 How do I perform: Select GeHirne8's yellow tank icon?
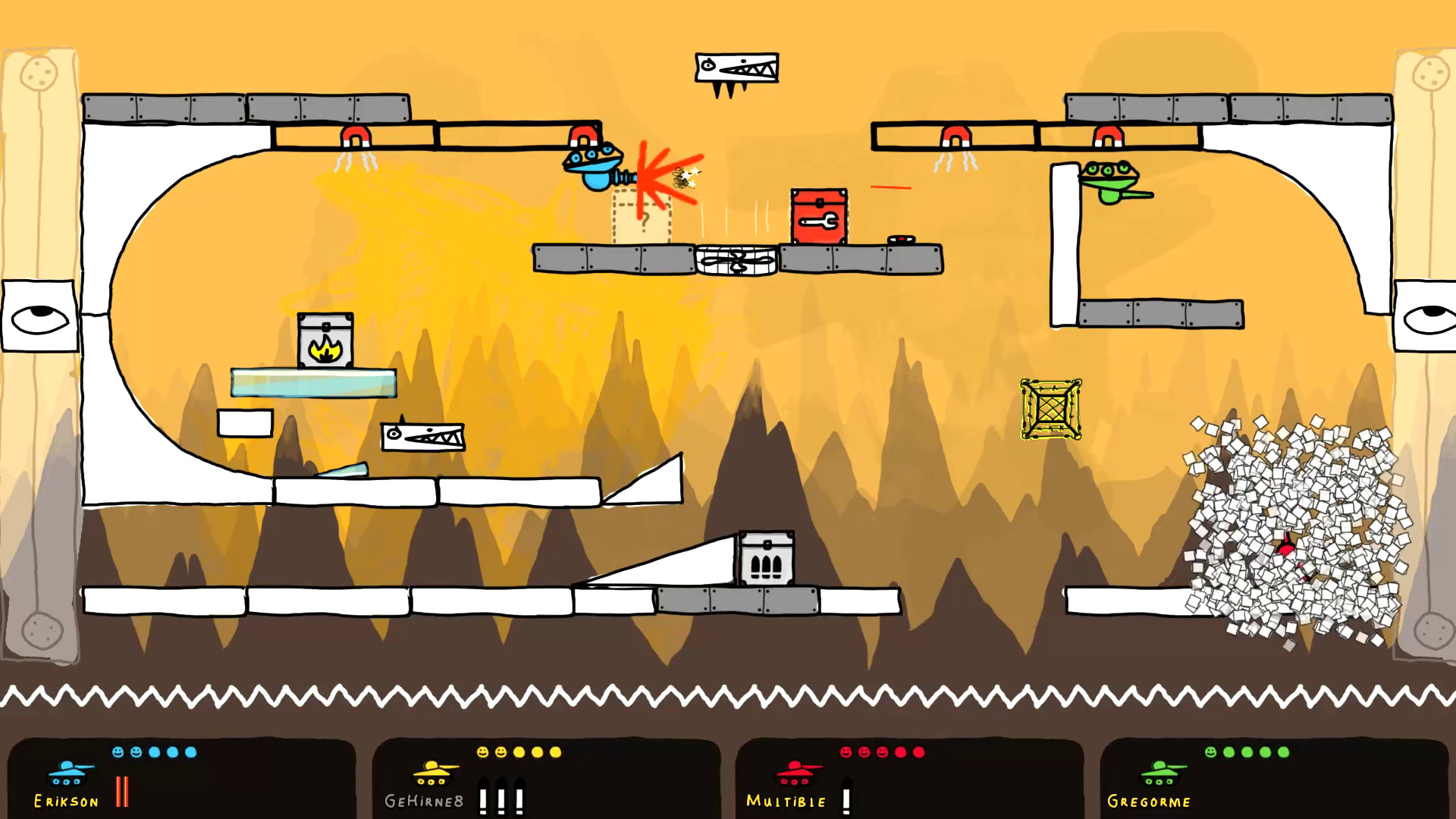click(431, 775)
